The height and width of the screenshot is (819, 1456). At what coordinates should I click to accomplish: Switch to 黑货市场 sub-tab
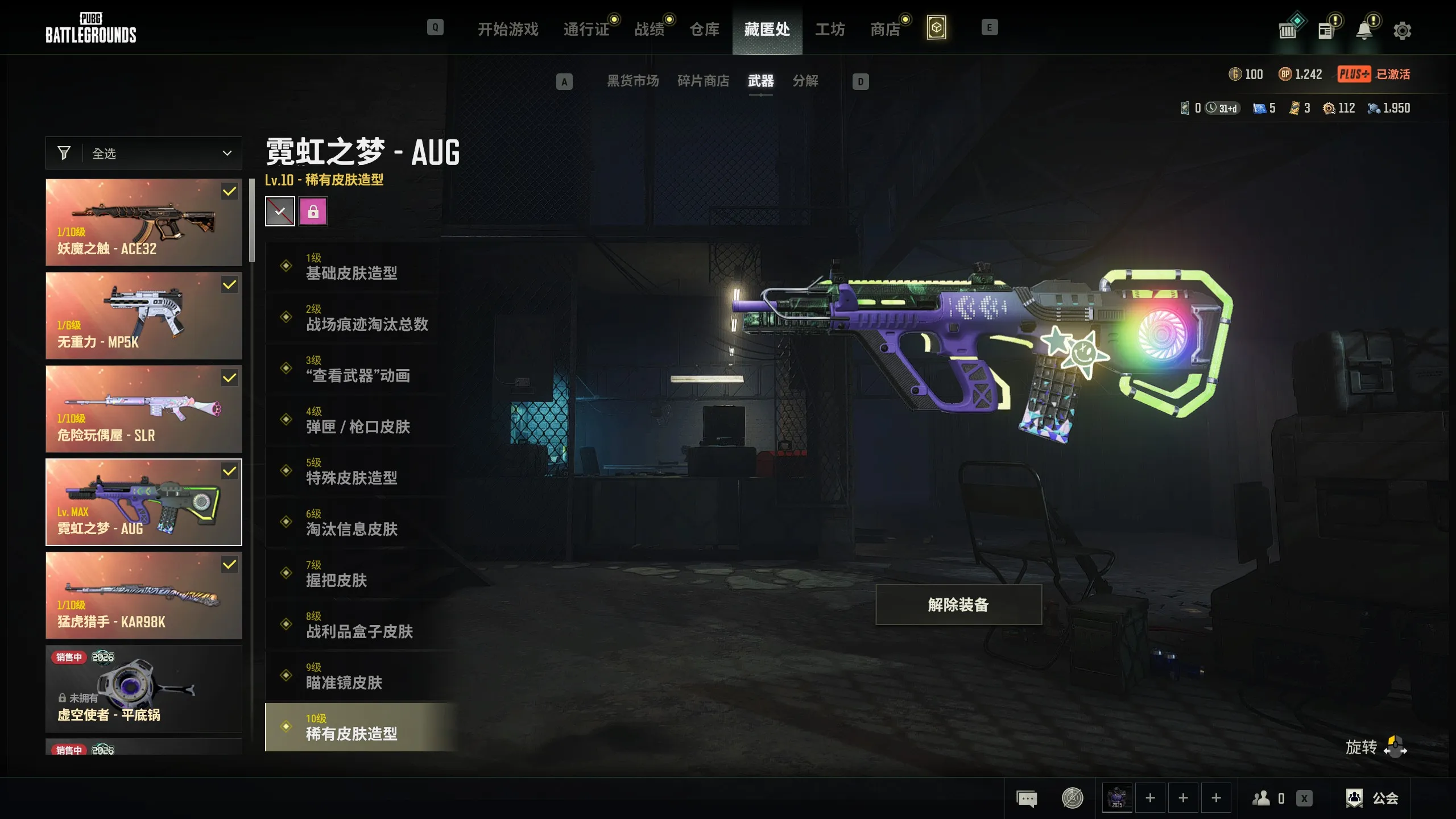[x=632, y=81]
